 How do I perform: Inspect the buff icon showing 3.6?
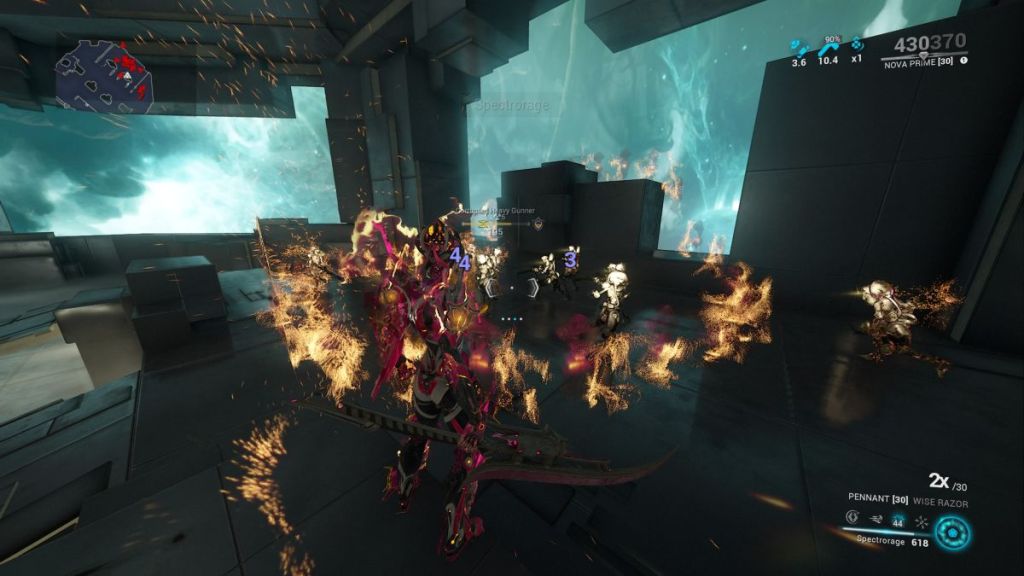click(x=799, y=46)
